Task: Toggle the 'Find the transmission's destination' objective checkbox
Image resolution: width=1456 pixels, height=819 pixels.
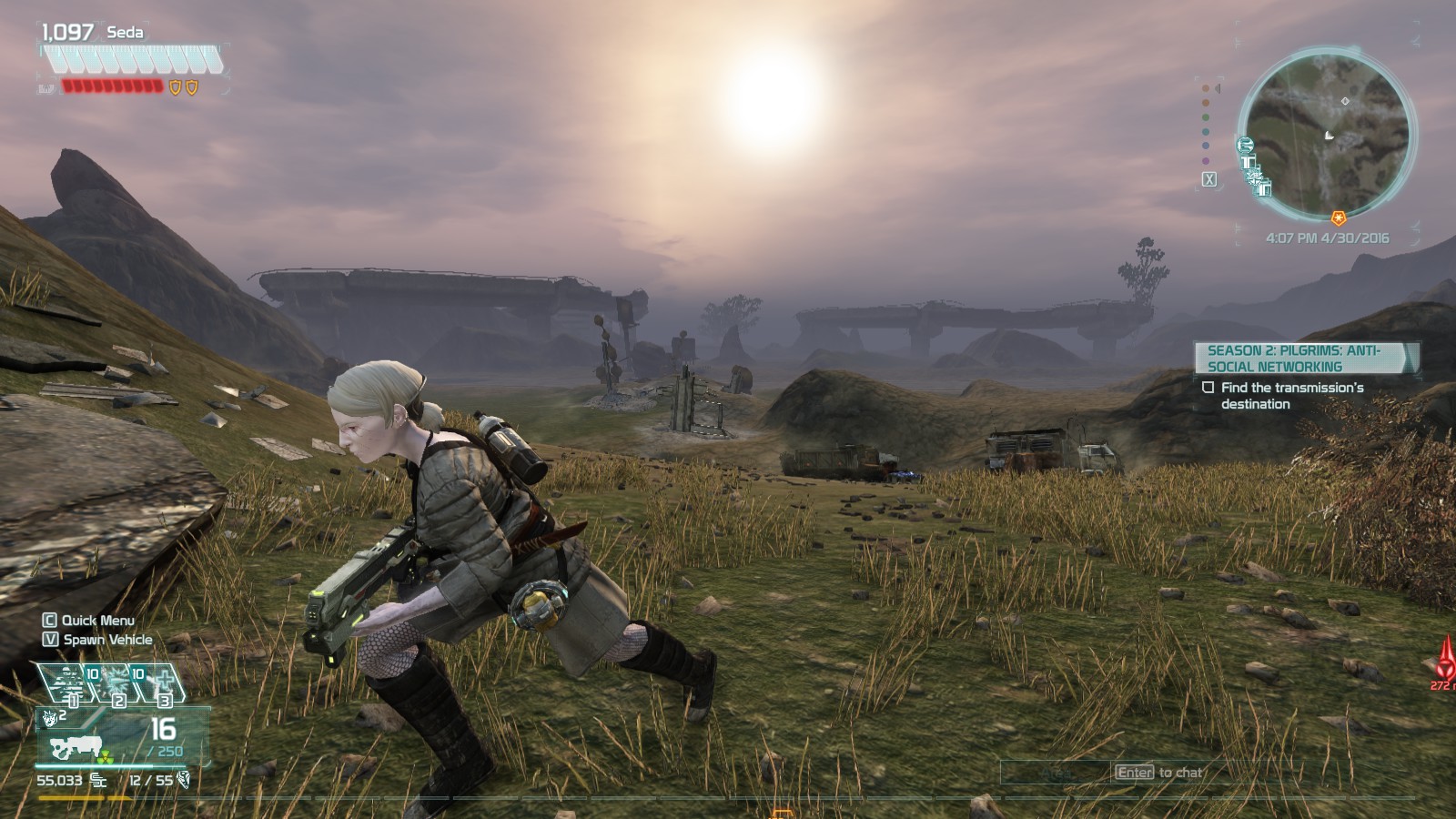Action: [1208, 388]
